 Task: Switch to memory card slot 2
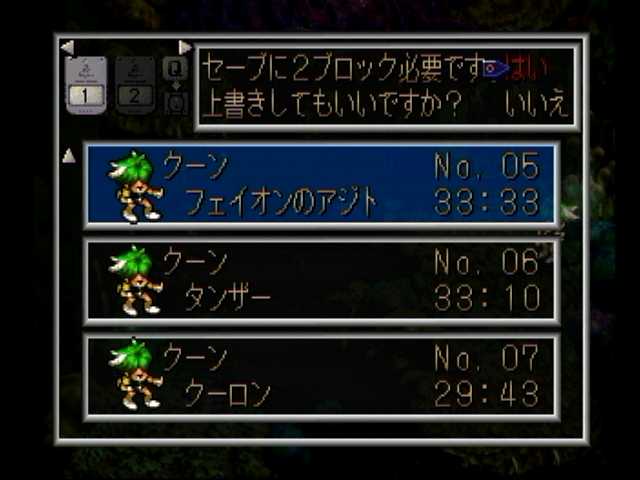click(x=136, y=84)
